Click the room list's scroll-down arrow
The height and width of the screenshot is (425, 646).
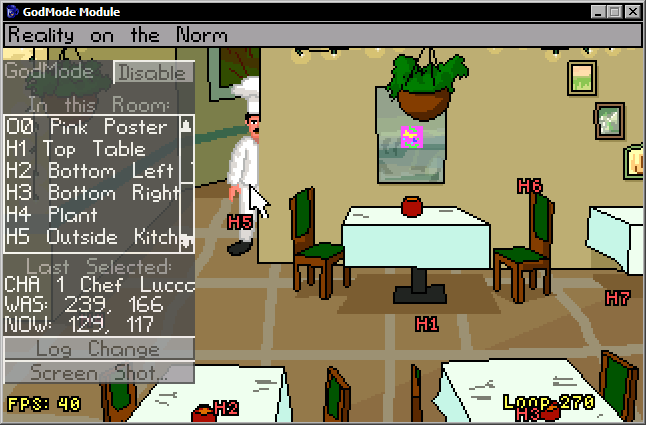click(185, 239)
